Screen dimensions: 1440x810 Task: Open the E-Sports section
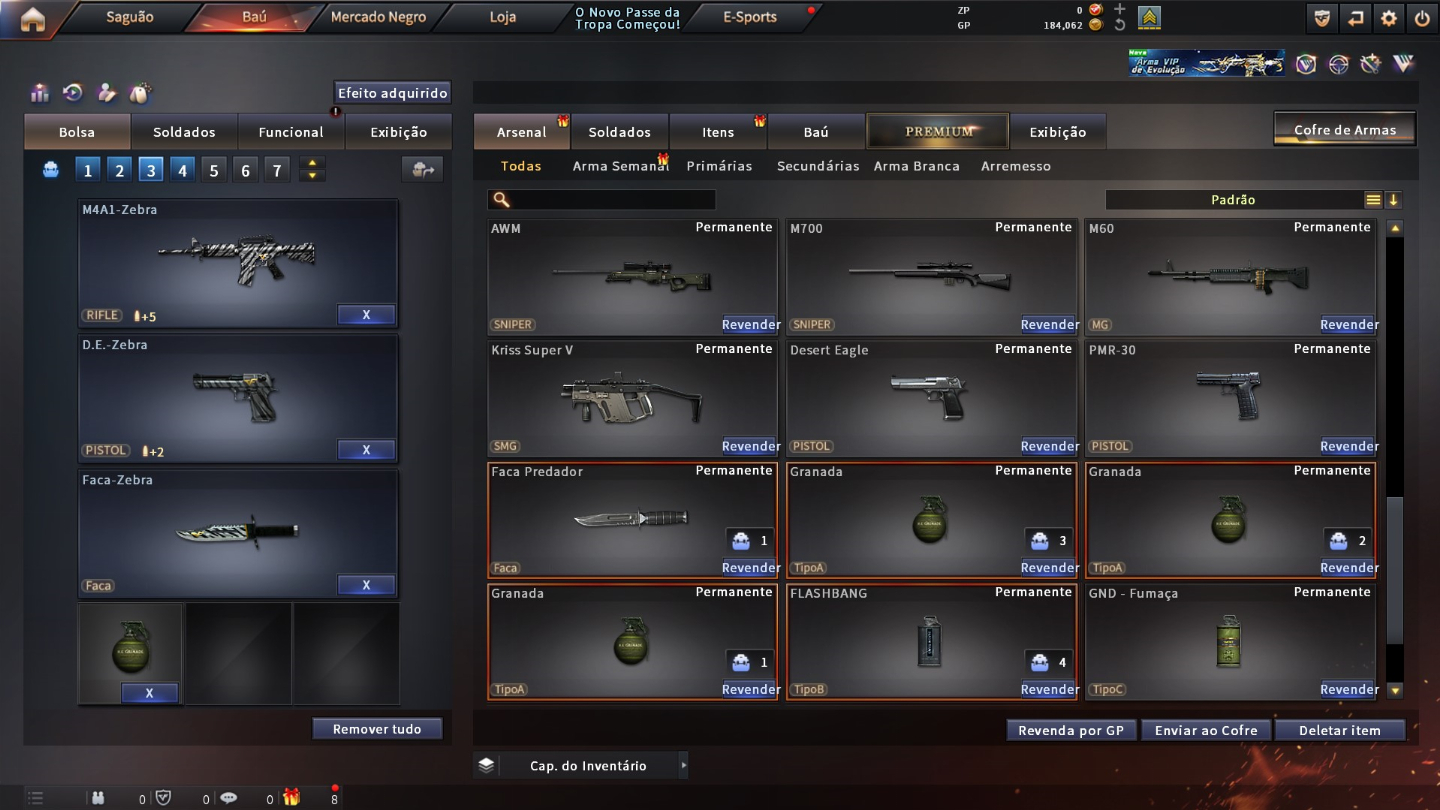(750, 17)
